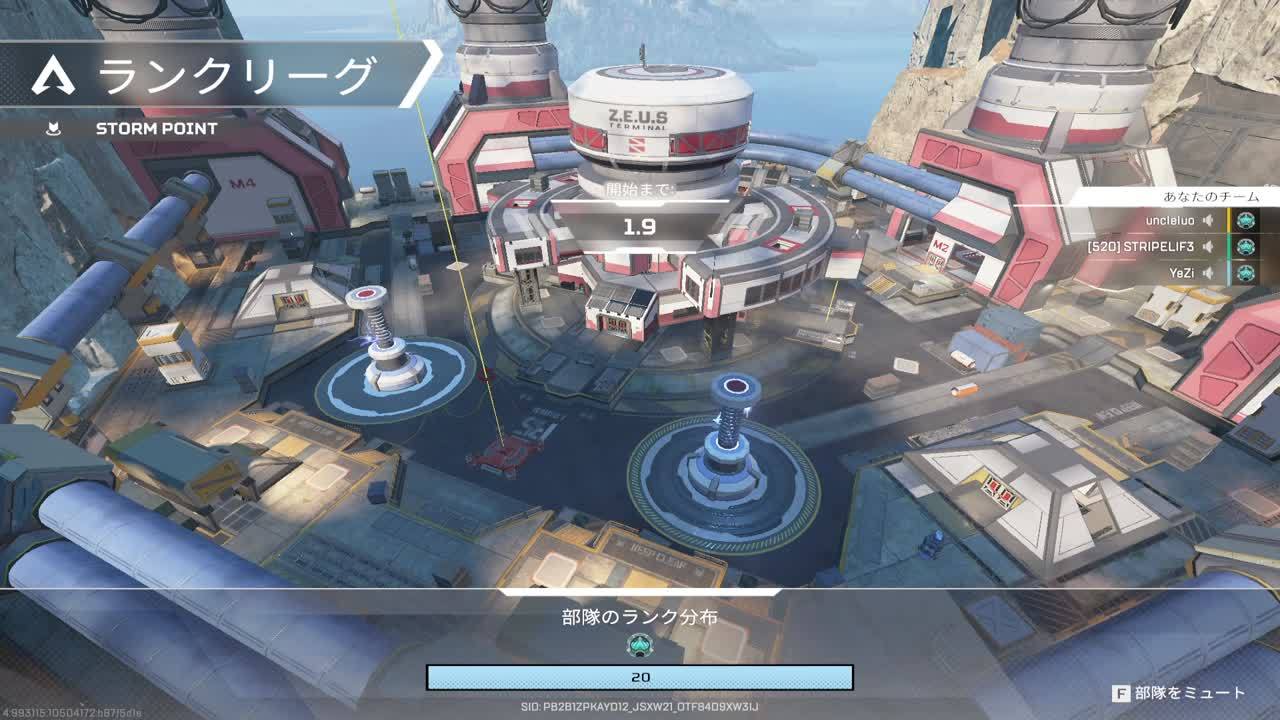Click the rank badge above the distribution bar

(x=640, y=645)
